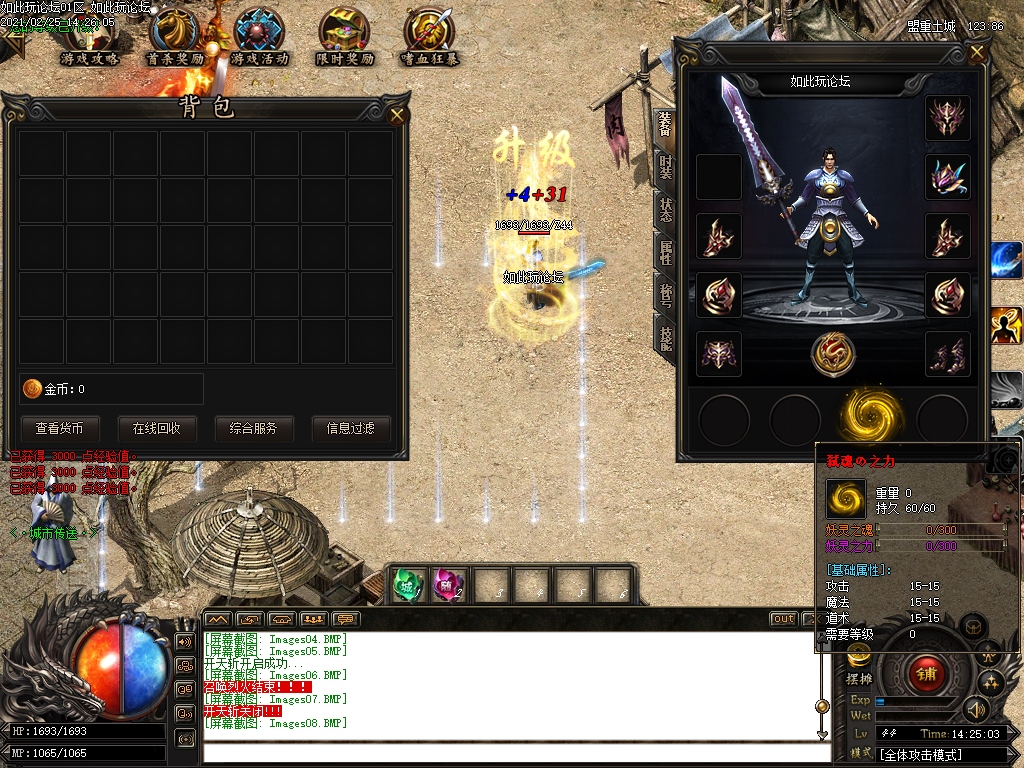Open the 游戏活动 events menu
The height and width of the screenshot is (768, 1024).
(x=259, y=36)
